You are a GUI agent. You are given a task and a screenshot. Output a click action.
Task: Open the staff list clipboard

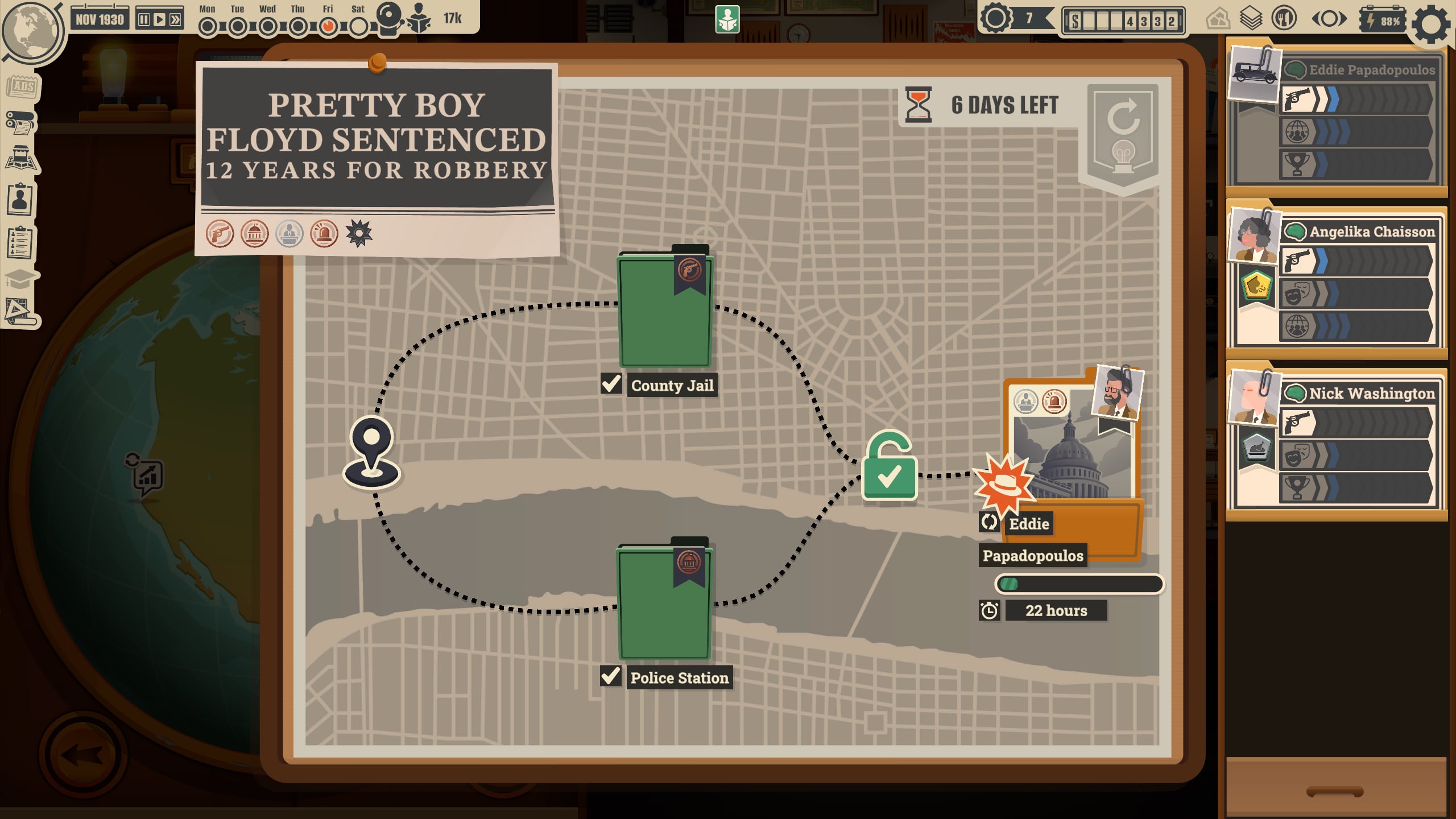click(x=20, y=242)
